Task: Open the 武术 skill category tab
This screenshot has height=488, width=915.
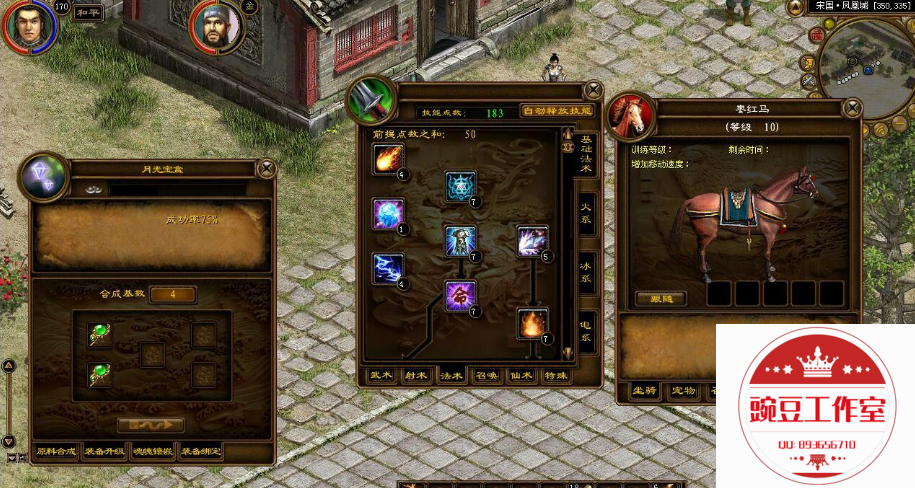Action: [x=381, y=376]
